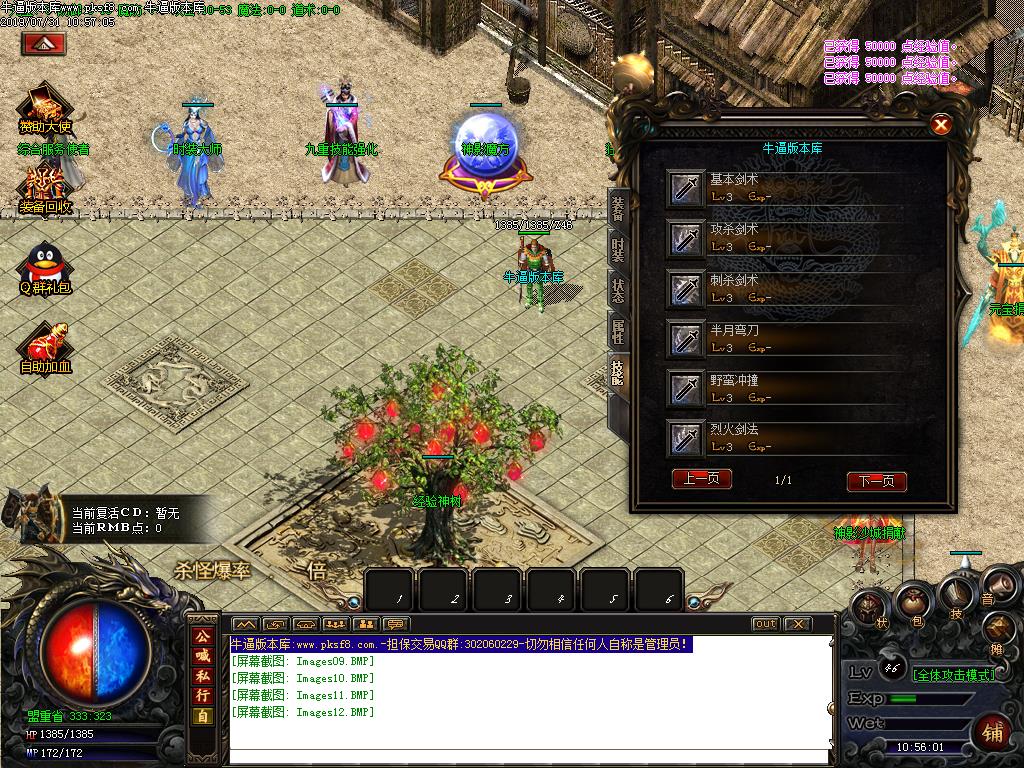Open the 铺 shop round button
Image resolution: width=1024 pixels, height=768 pixels.
click(x=993, y=732)
